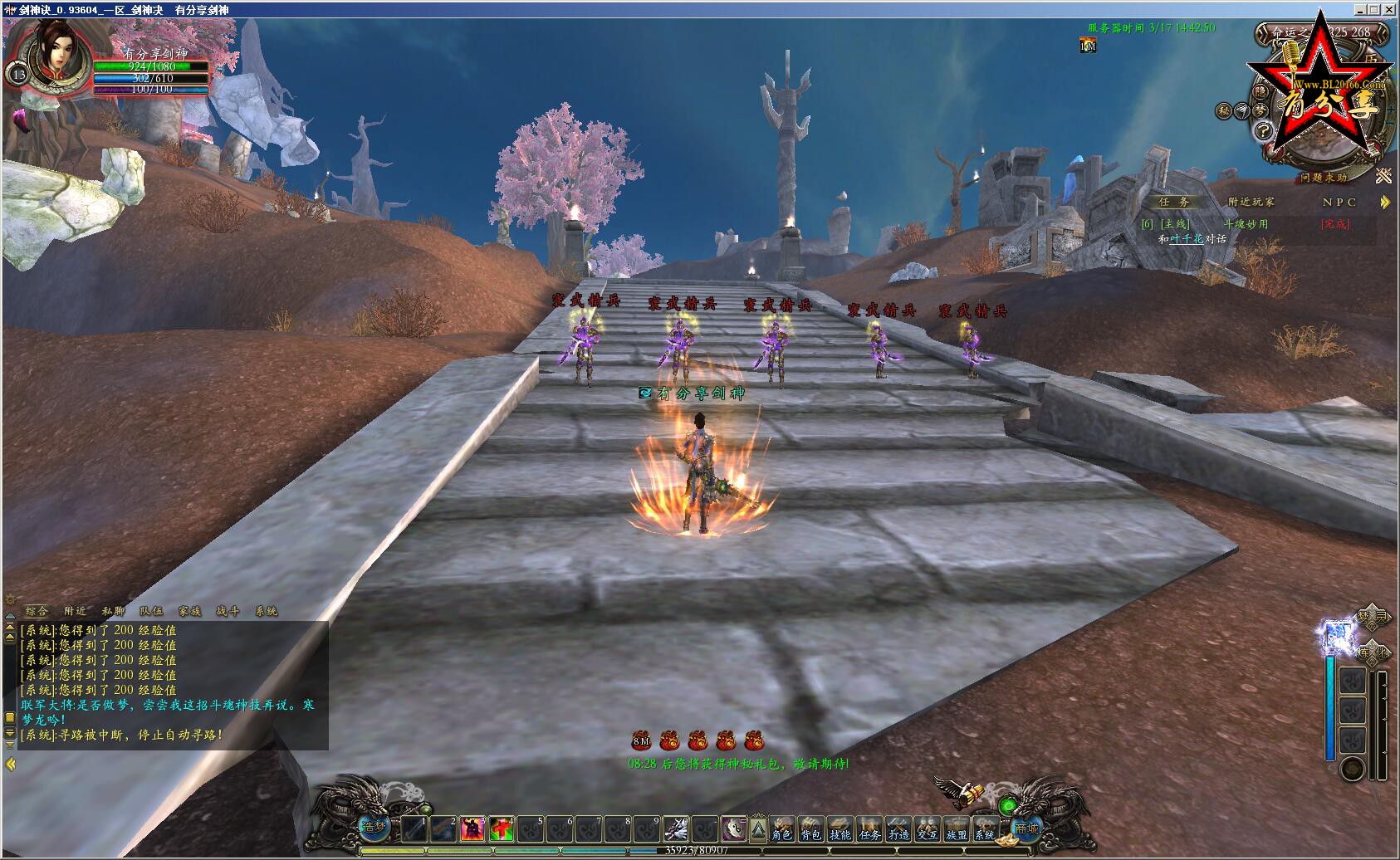Activate the red cross skill in slot 4

coord(501,828)
